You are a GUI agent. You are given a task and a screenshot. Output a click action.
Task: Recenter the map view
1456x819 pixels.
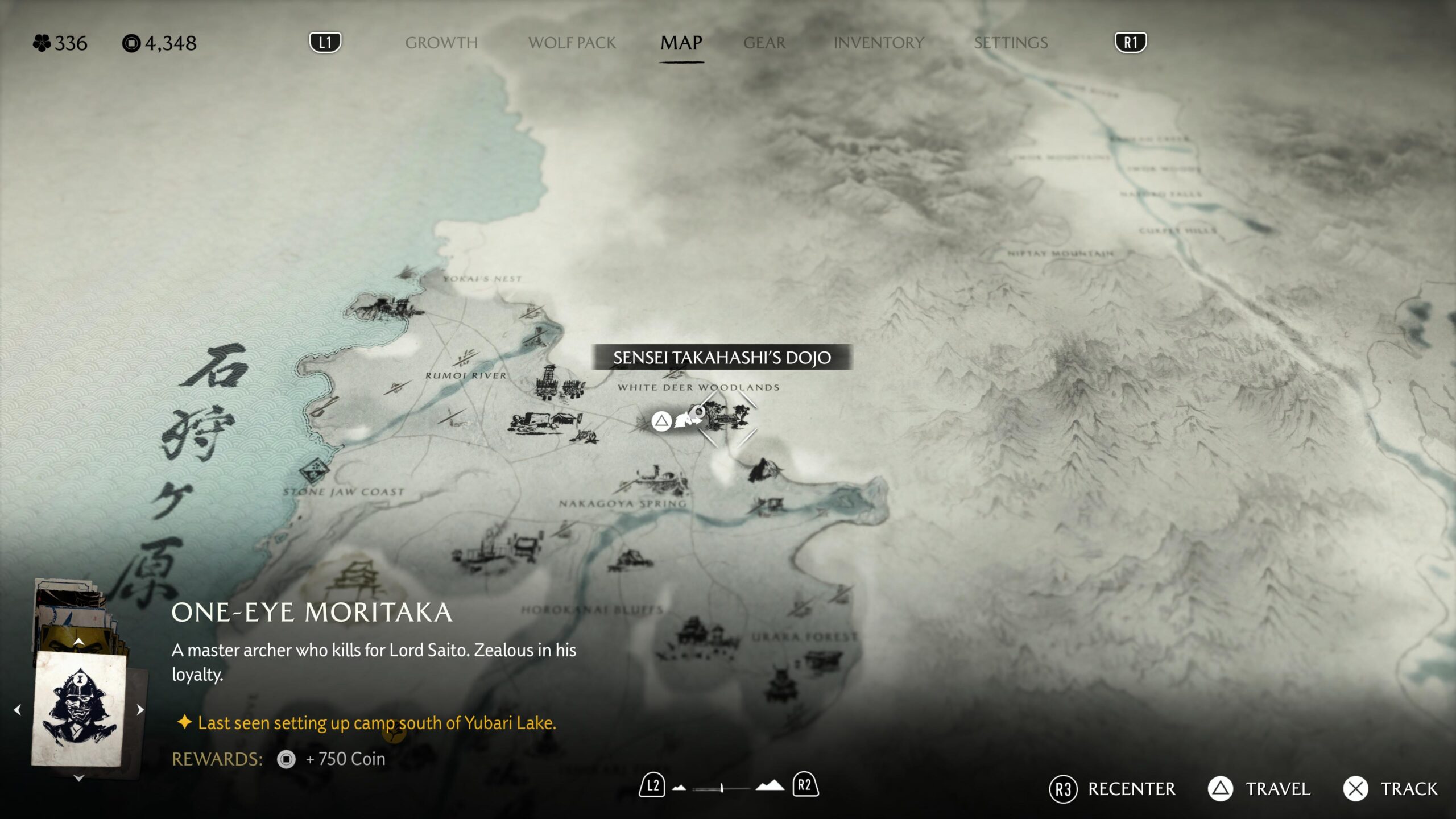pos(1113,789)
